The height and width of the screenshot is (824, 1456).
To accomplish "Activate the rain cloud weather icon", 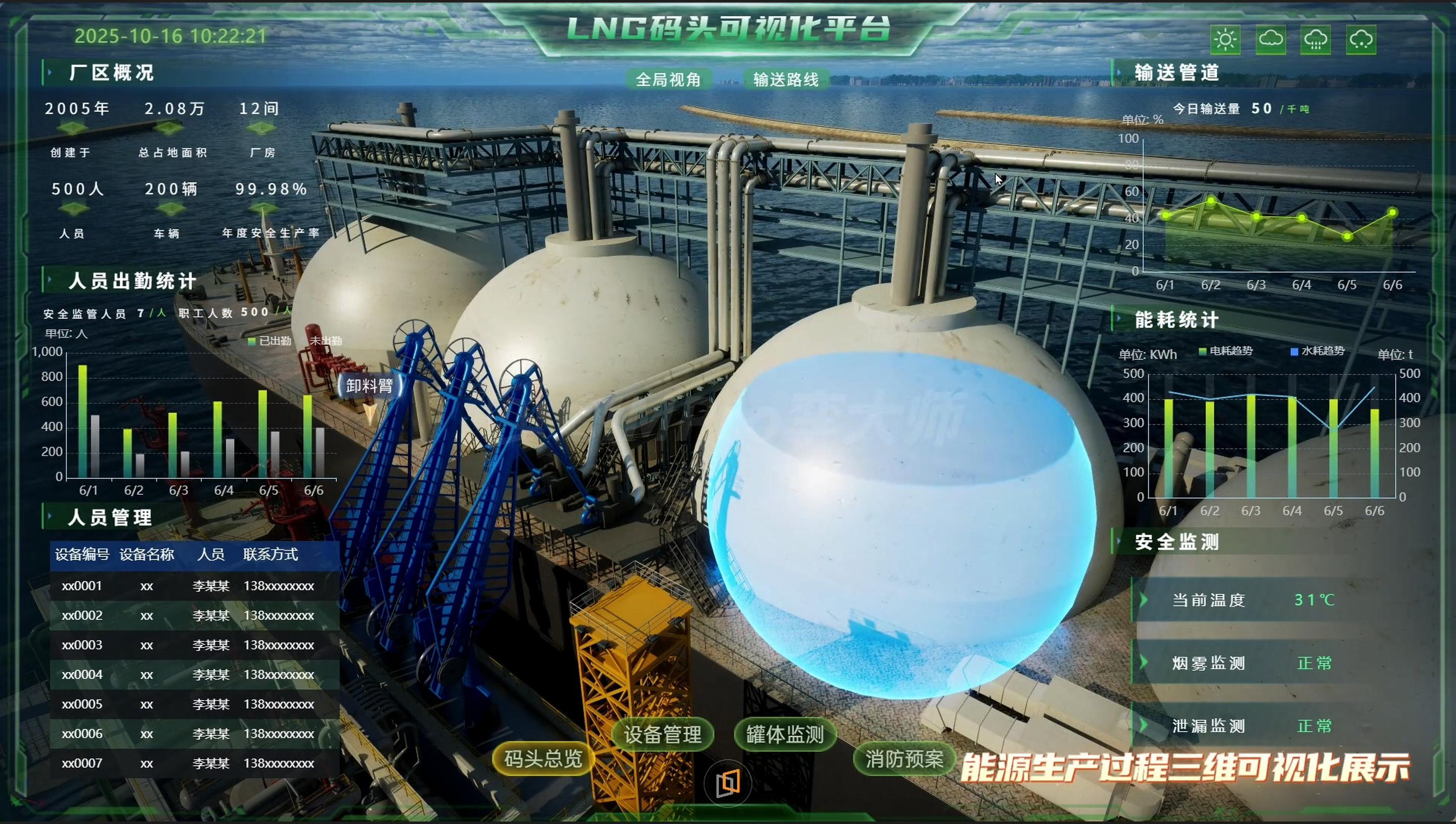I will [1315, 39].
